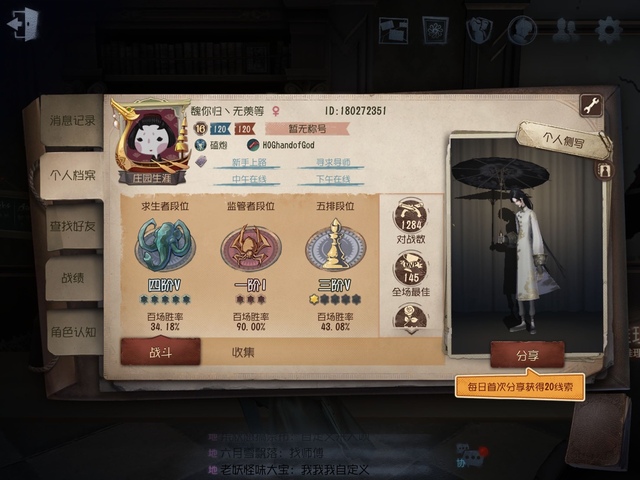Click the 1284 对战数 stat badge
The width and height of the screenshot is (640, 480).
pyautogui.click(x=410, y=216)
